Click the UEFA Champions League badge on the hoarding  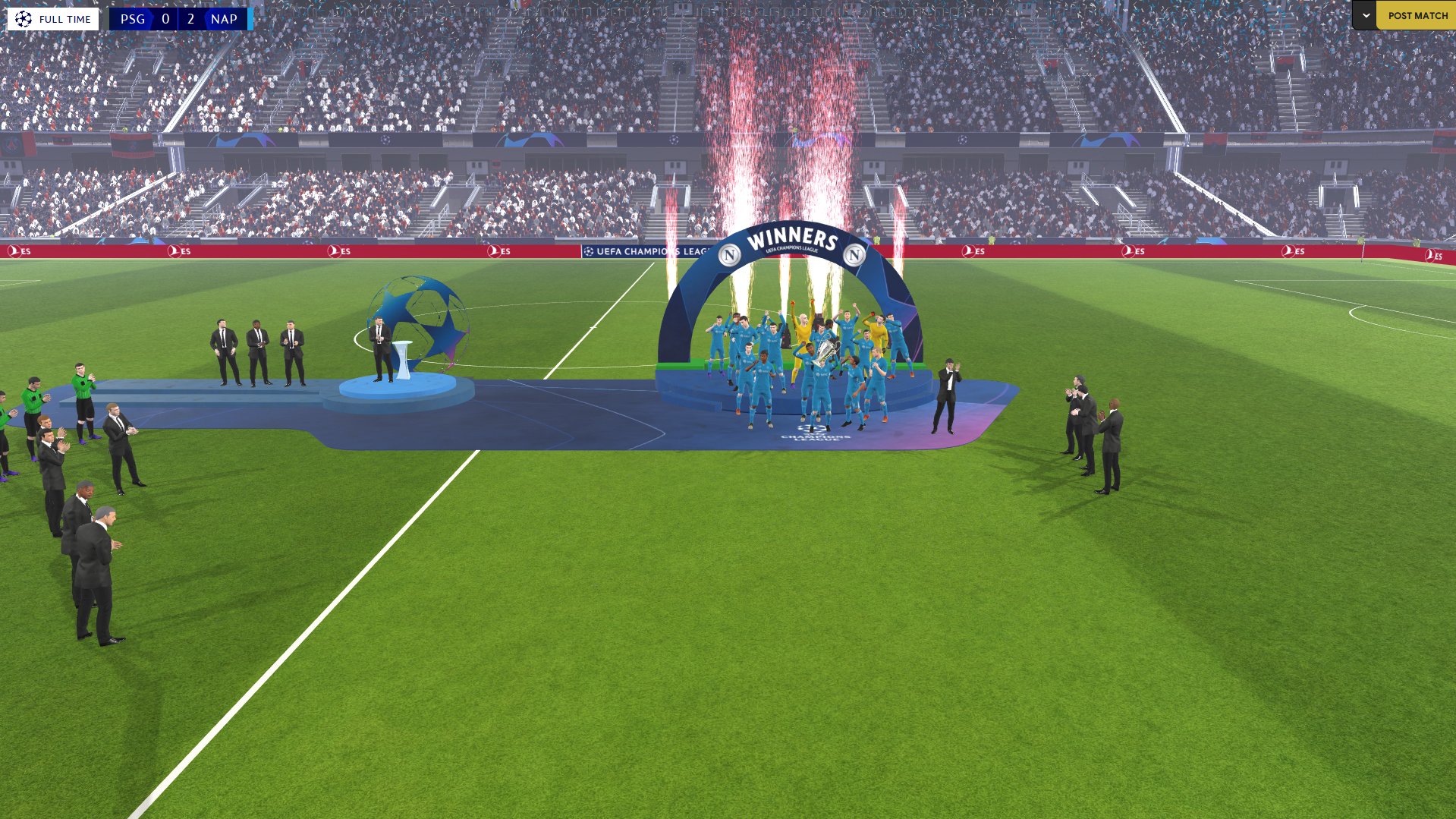click(x=590, y=250)
